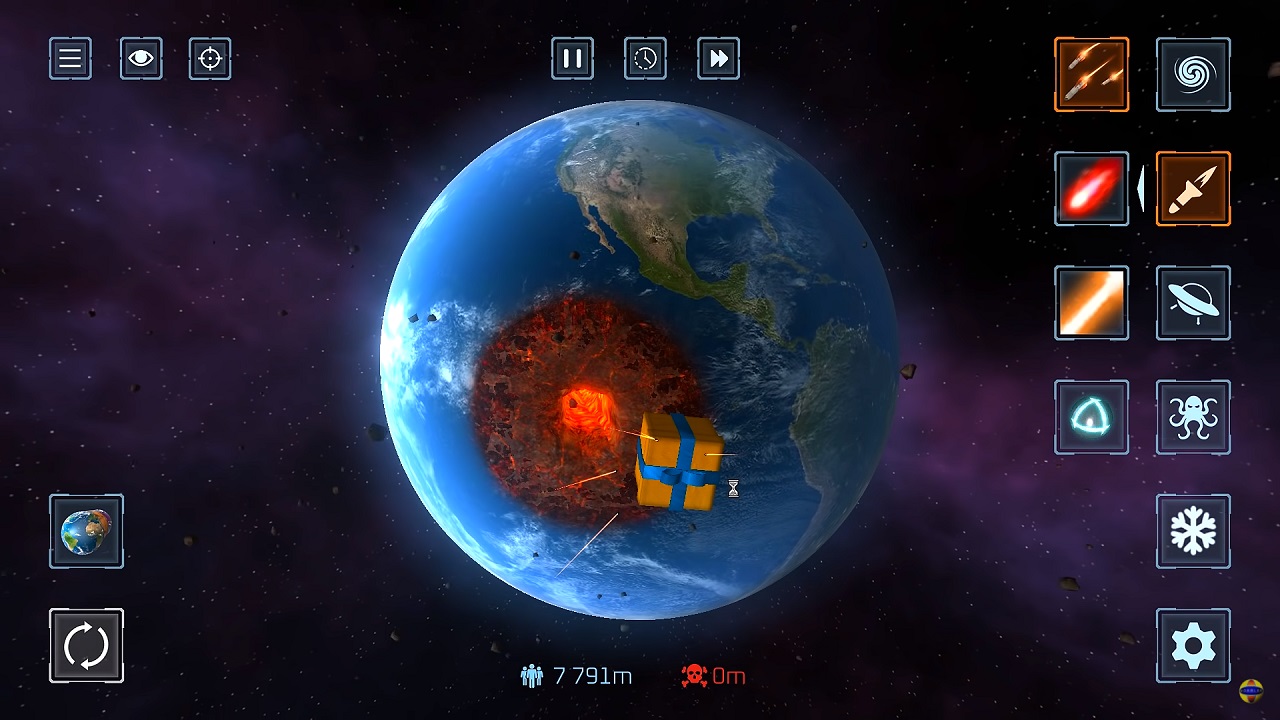Viewport: 1280px width, 720px height.
Task: Pick the single rocket missile weapon
Action: [1193, 189]
